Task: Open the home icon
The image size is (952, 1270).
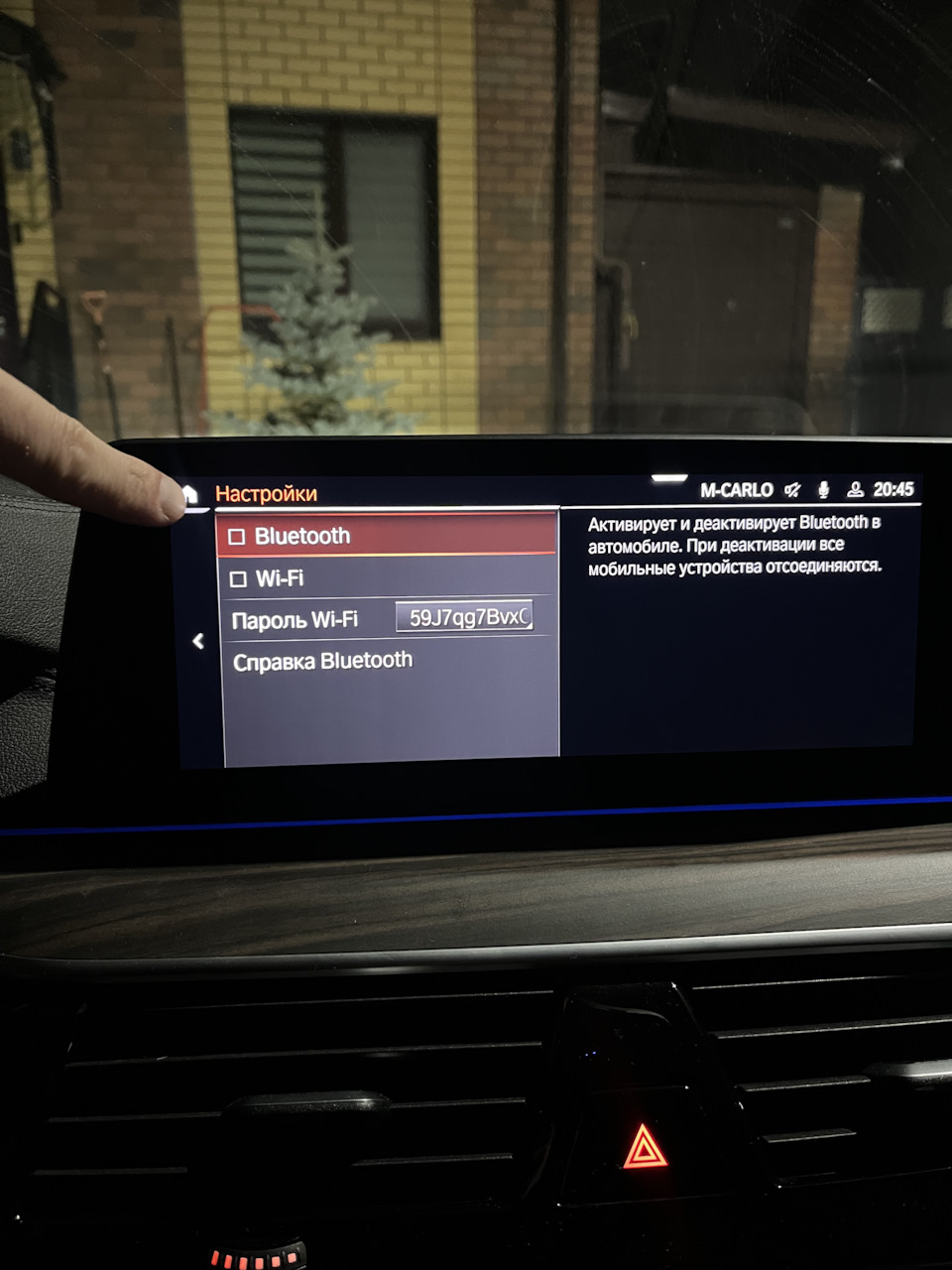Action: tap(190, 493)
